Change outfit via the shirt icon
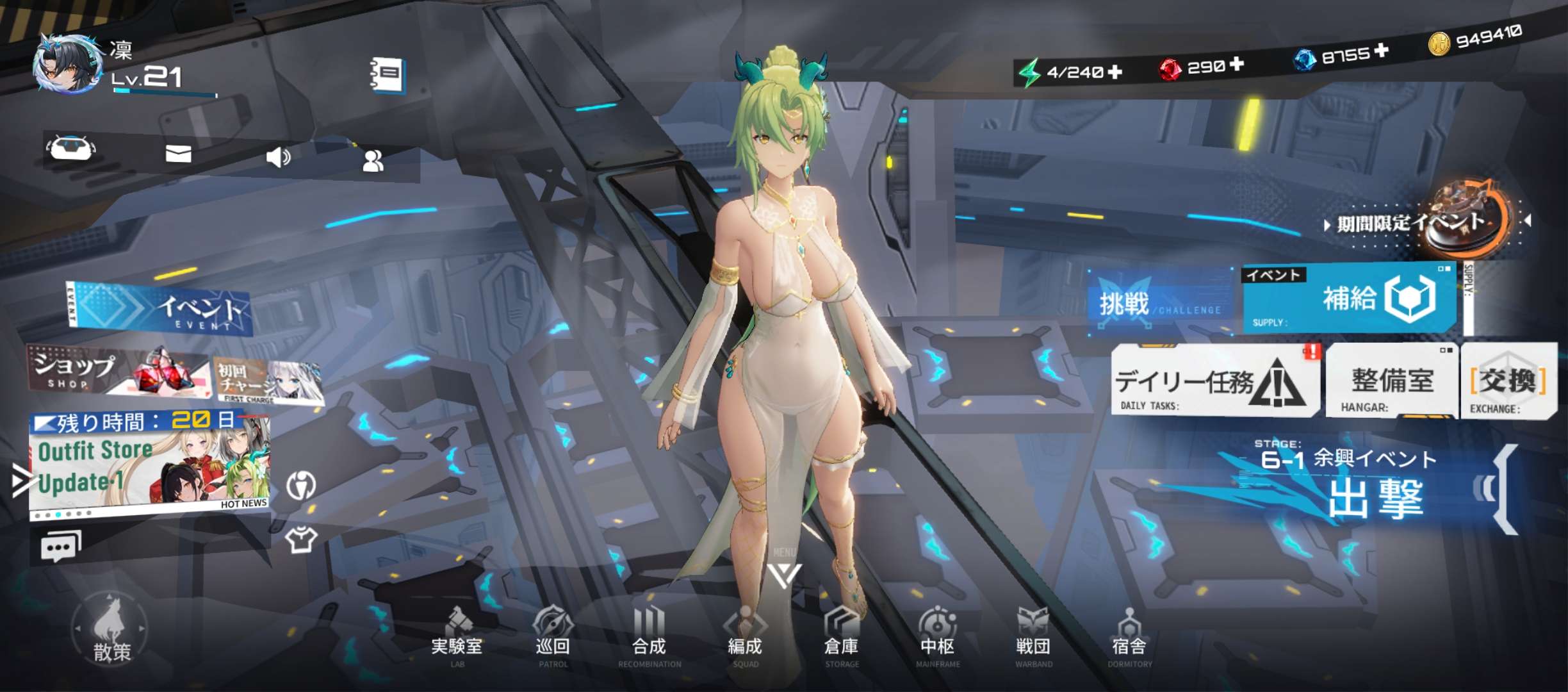Screen dimensions: 1568x692 click(300, 540)
